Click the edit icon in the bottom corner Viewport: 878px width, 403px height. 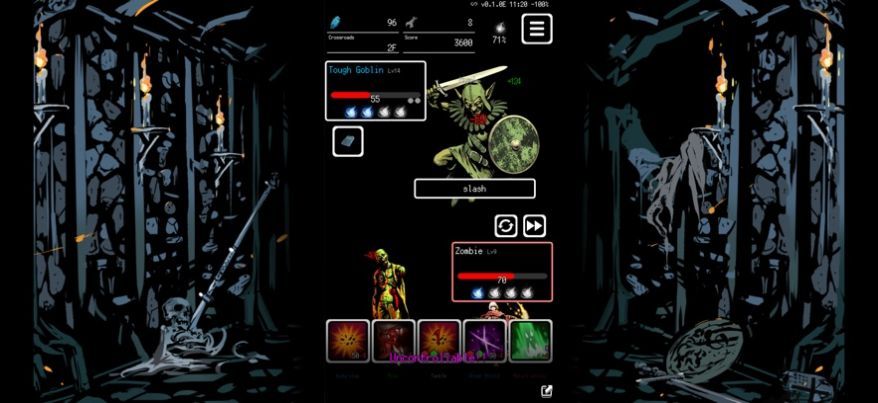(547, 391)
